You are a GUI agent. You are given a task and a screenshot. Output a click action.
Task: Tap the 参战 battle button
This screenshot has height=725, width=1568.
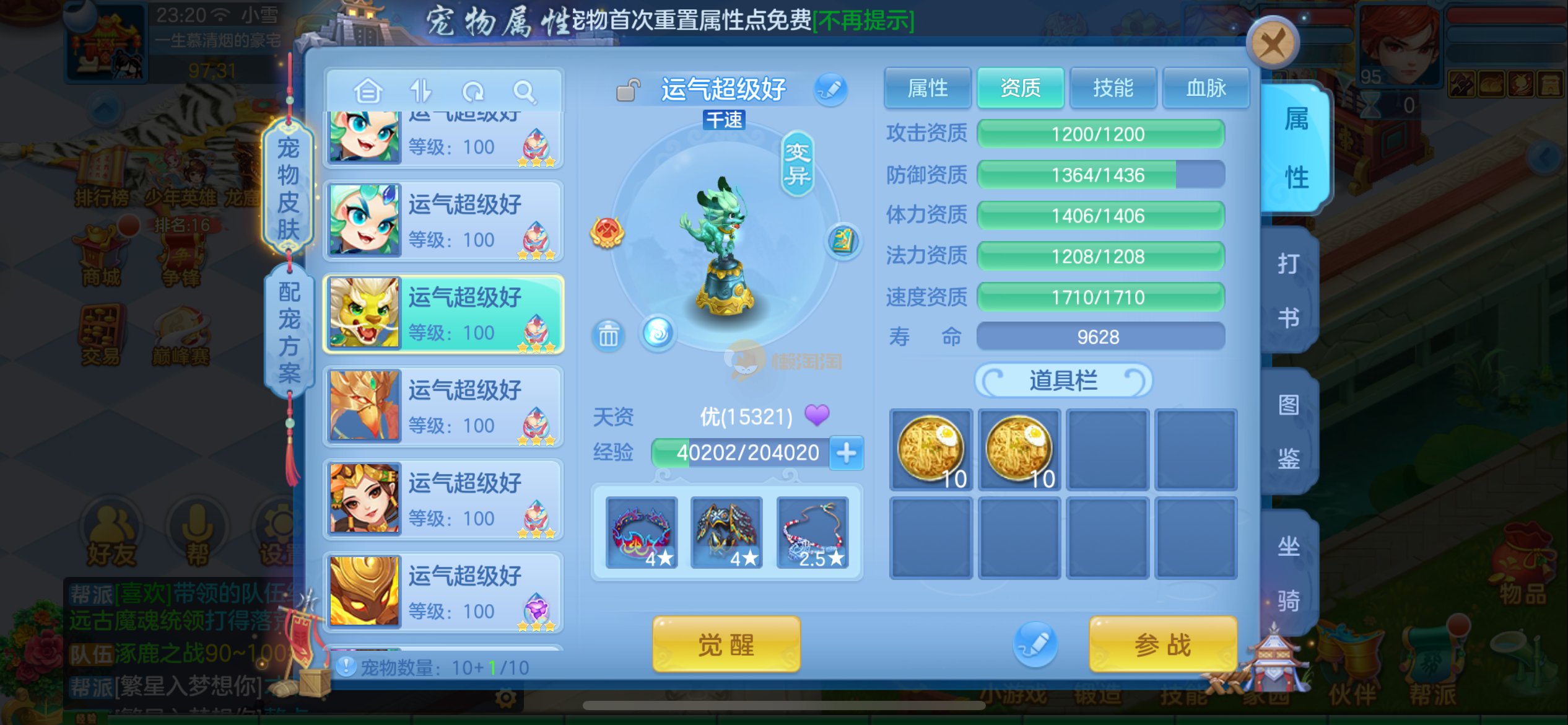click(1162, 644)
